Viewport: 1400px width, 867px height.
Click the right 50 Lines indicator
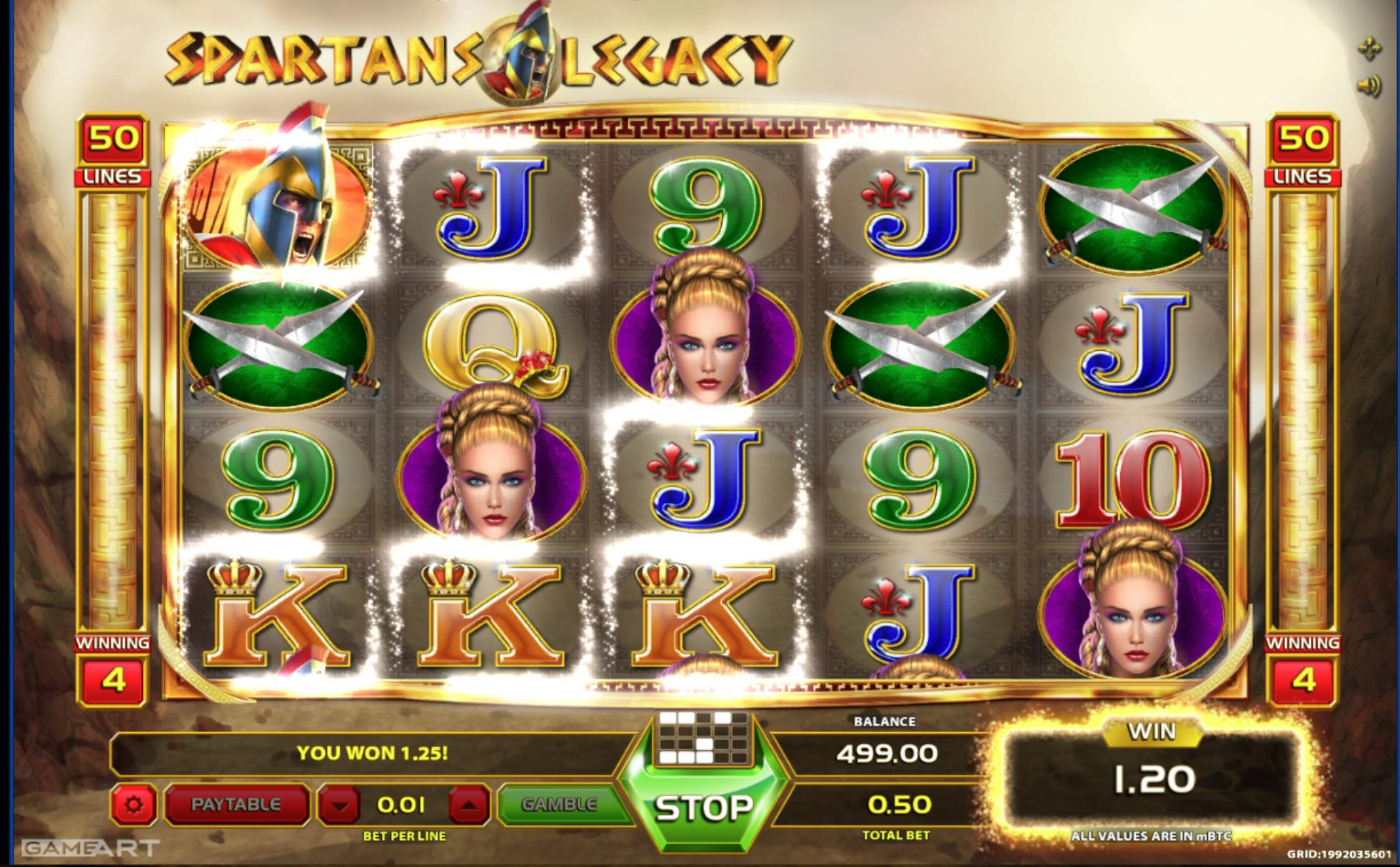pos(1302,151)
